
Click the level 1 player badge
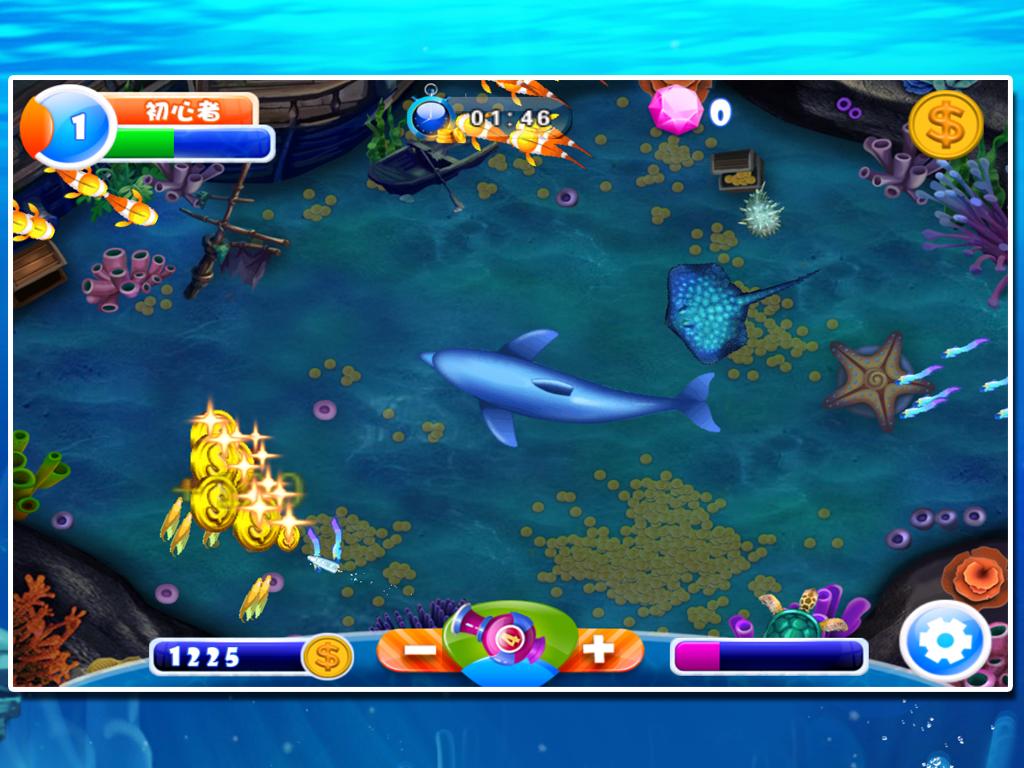pyautogui.click(x=69, y=127)
